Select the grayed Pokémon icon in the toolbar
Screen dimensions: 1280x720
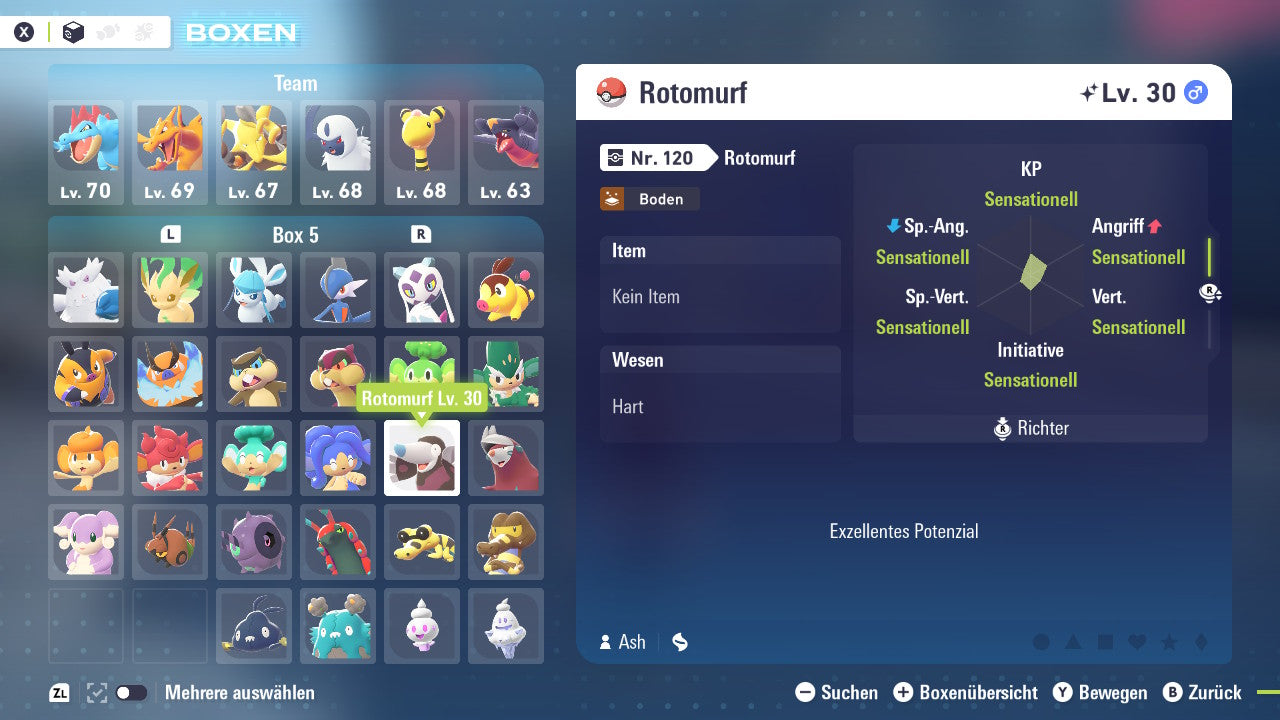(105, 31)
